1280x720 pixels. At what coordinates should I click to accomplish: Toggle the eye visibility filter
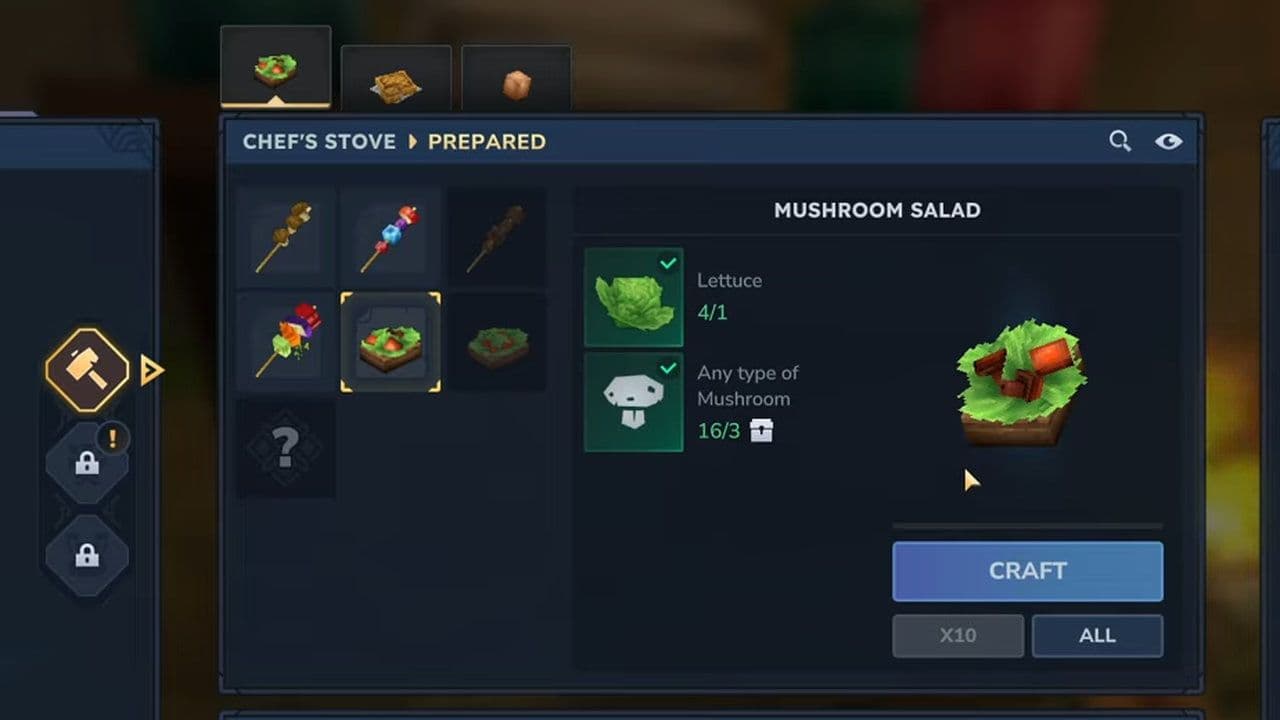pyautogui.click(x=1168, y=141)
